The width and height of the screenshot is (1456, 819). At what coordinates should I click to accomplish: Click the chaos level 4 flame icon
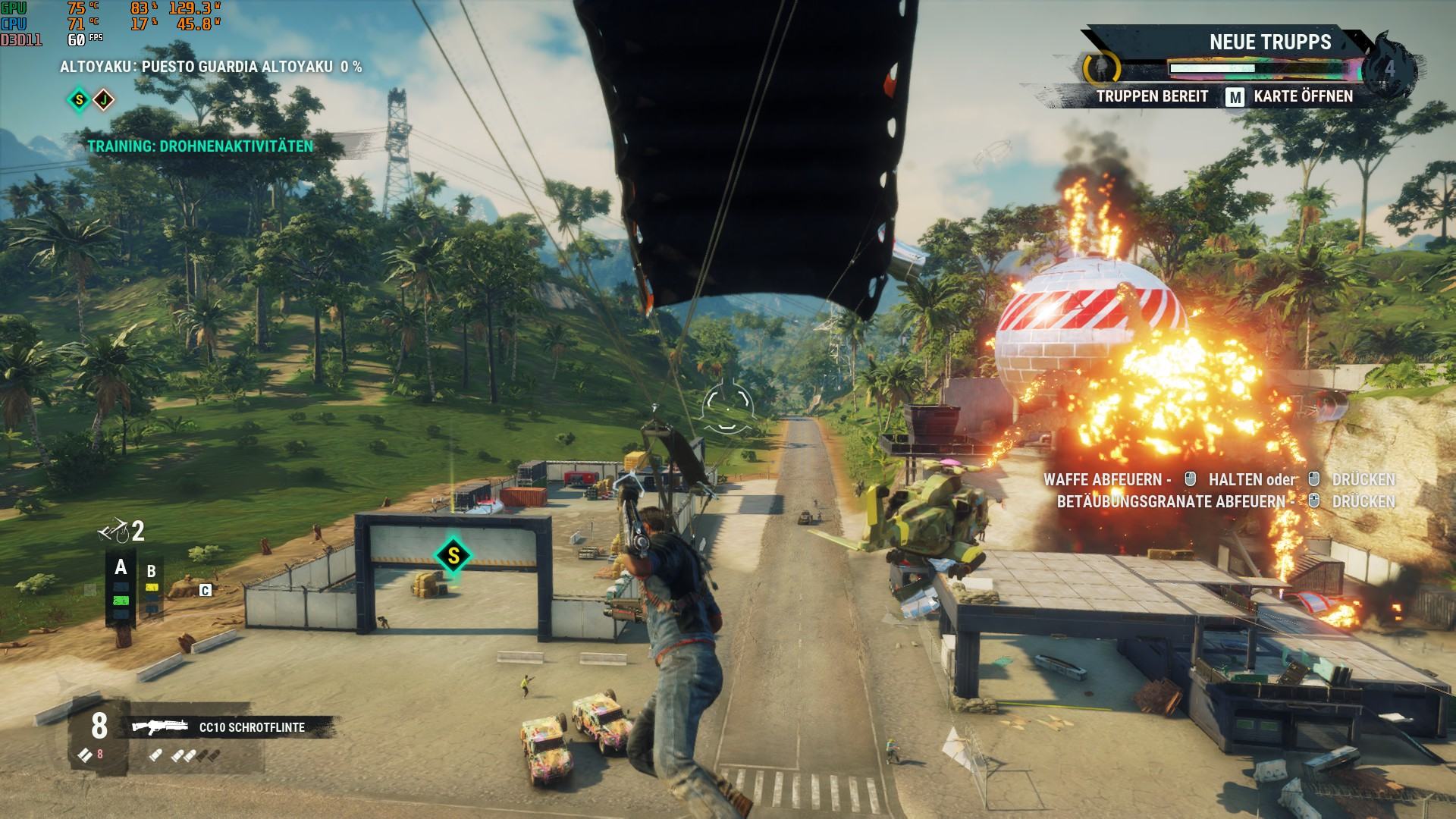click(1389, 69)
